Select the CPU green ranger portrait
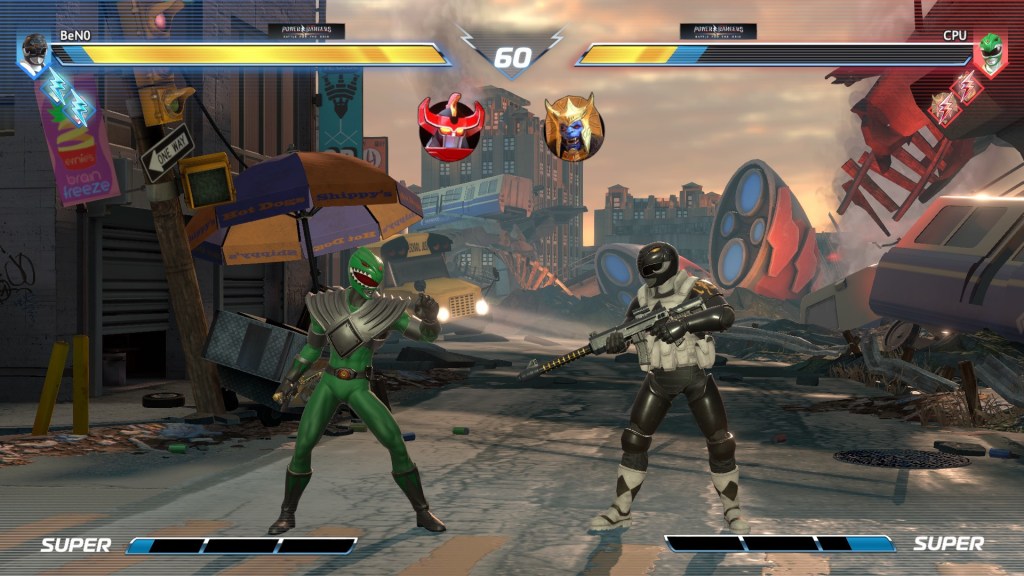Image resolution: width=1024 pixels, height=576 pixels. (x=989, y=51)
